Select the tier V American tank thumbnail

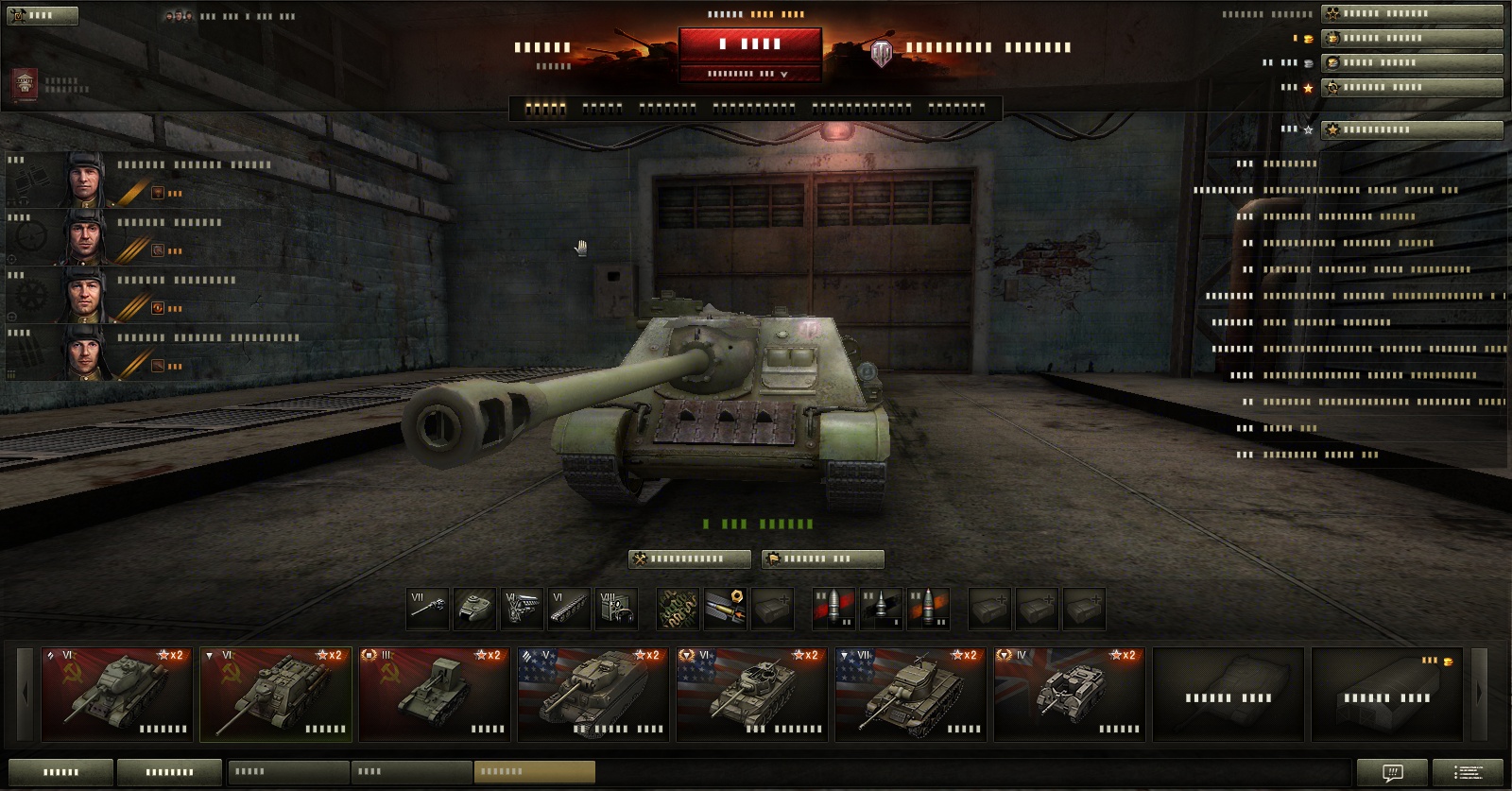[x=593, y=693]
